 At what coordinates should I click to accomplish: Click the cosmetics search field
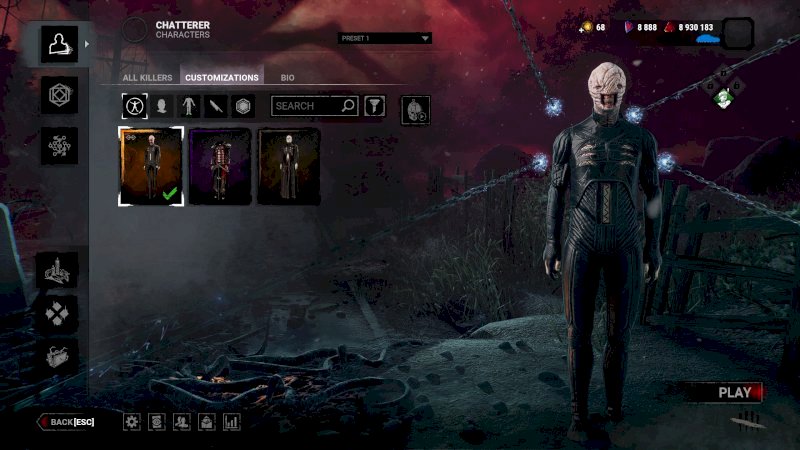pyautogui.click(x=306, y=106)
